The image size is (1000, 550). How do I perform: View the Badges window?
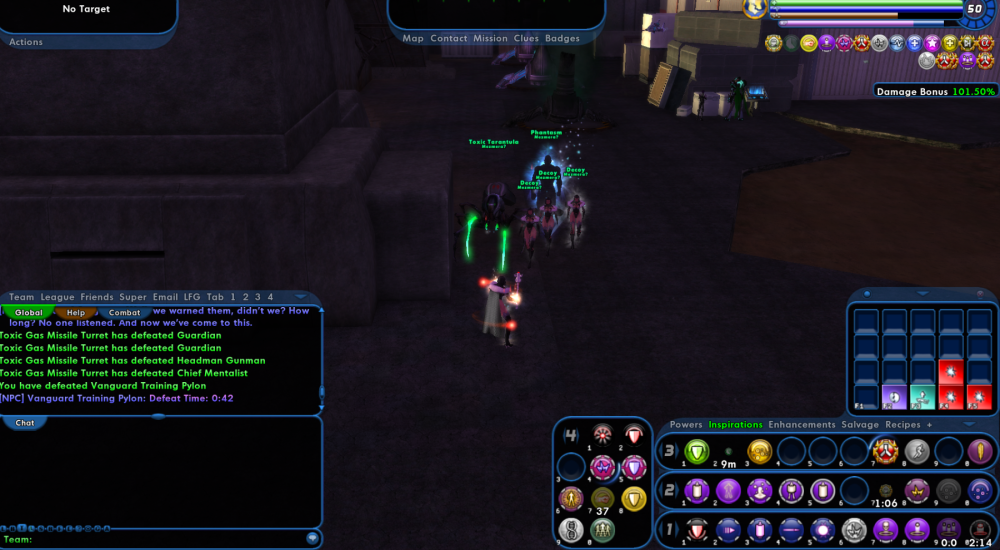(x=562, y=38)
